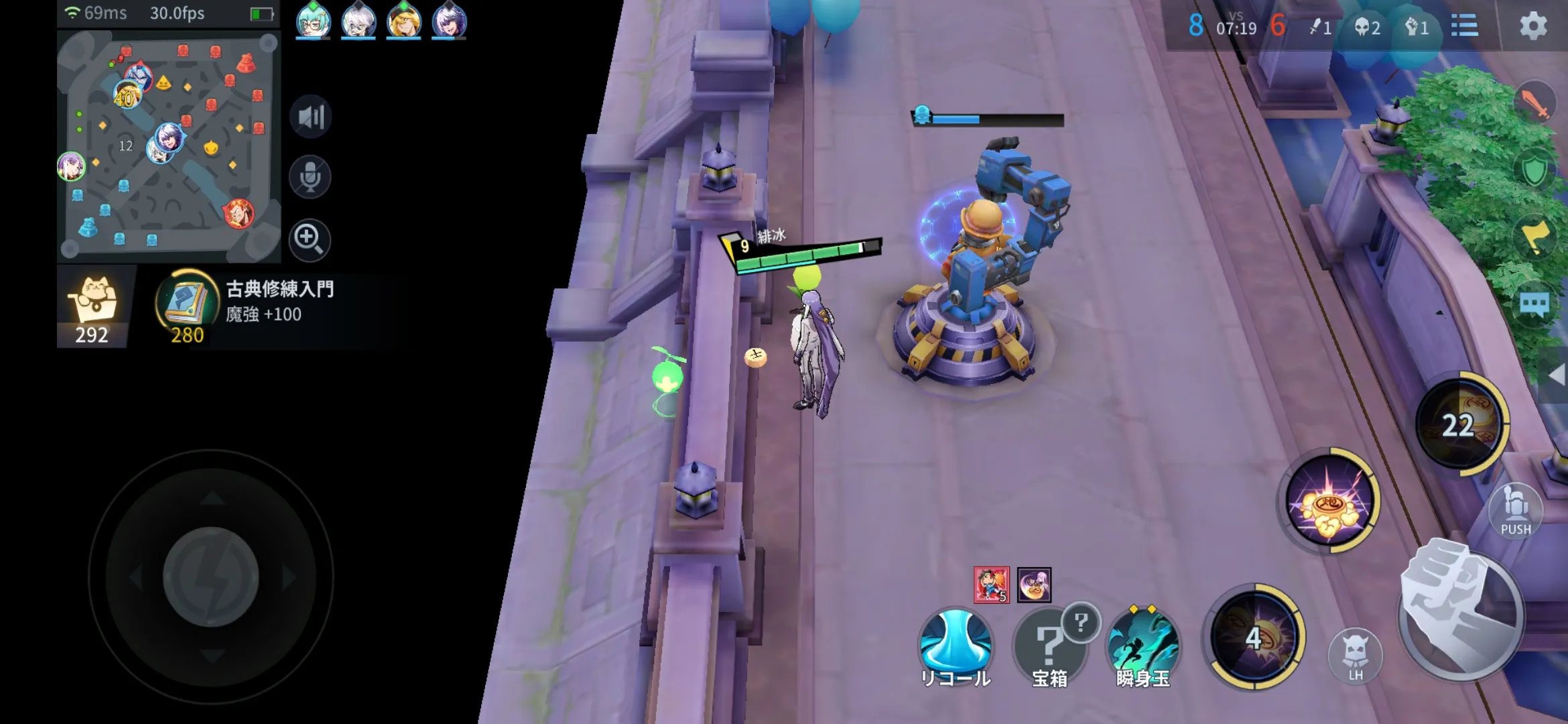
Task: Send the green shield defend signal
Action: tap(1535, 170)
